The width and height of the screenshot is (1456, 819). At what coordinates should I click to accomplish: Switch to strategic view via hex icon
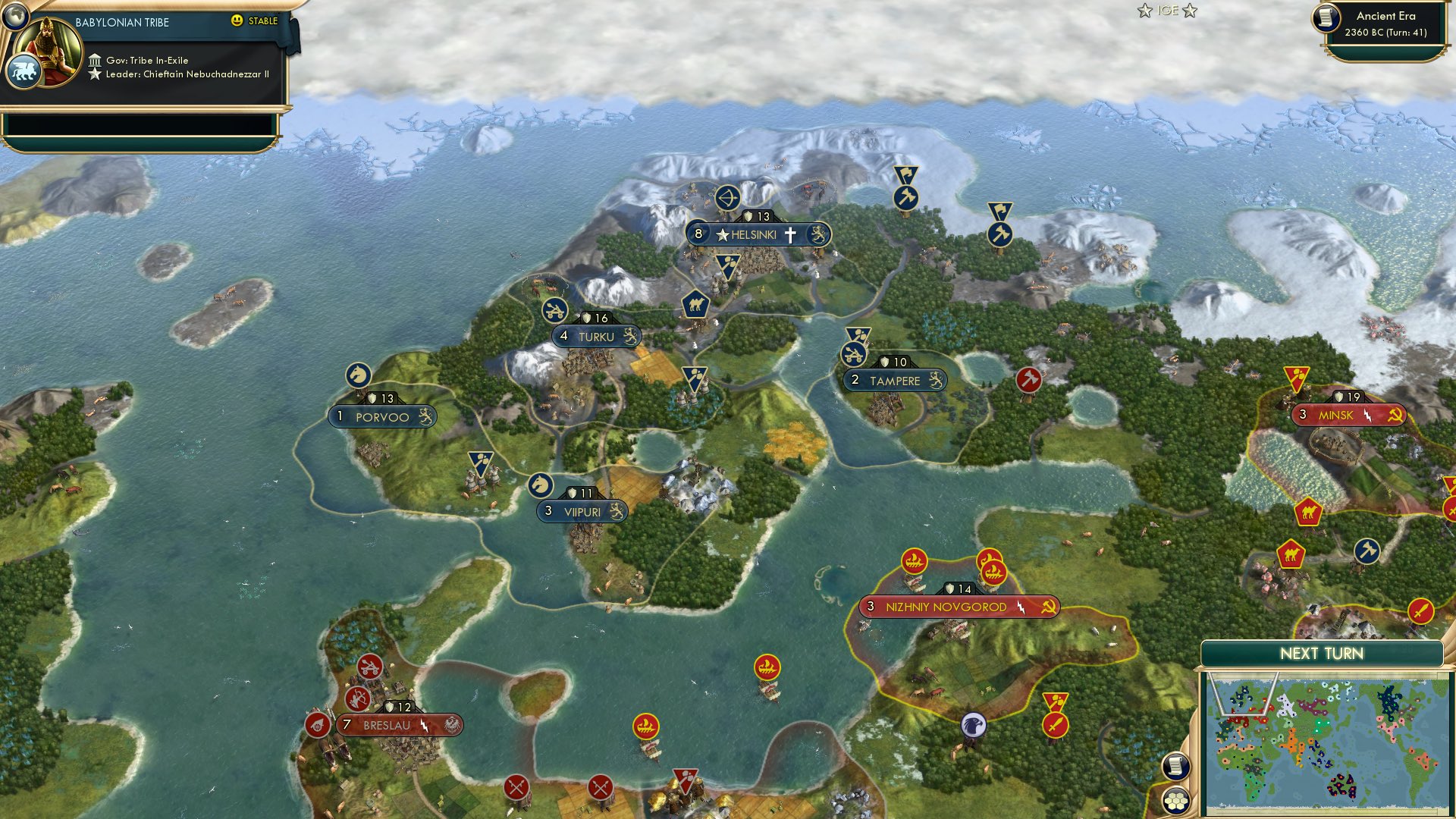(x=1176, y=801)
